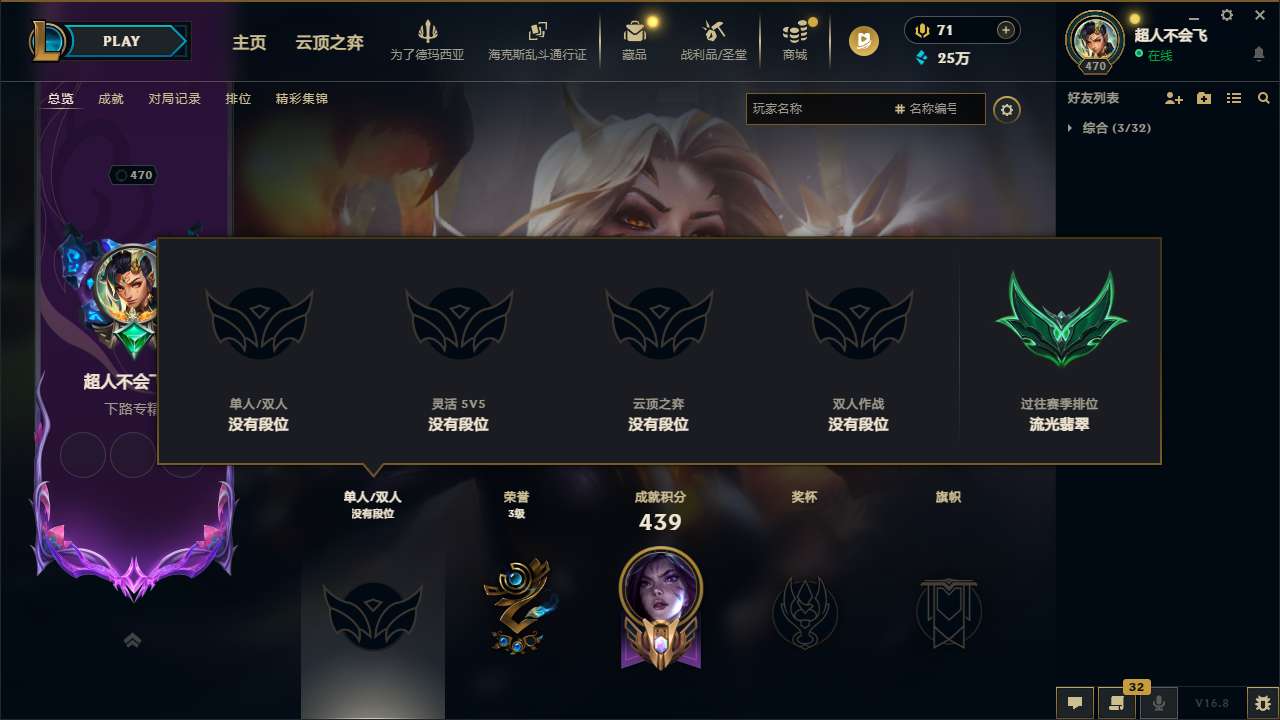
Task: Open the 对局记录 tab
Action: (x=174, y=98)
